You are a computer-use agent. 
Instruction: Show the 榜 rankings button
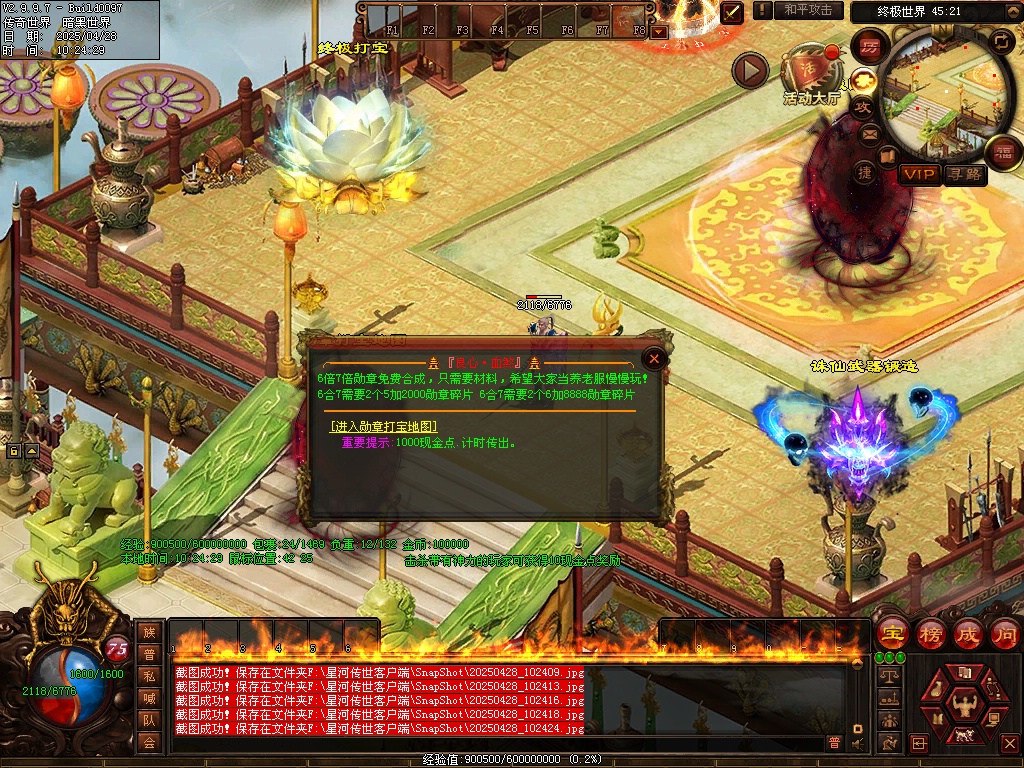point(930,633)
